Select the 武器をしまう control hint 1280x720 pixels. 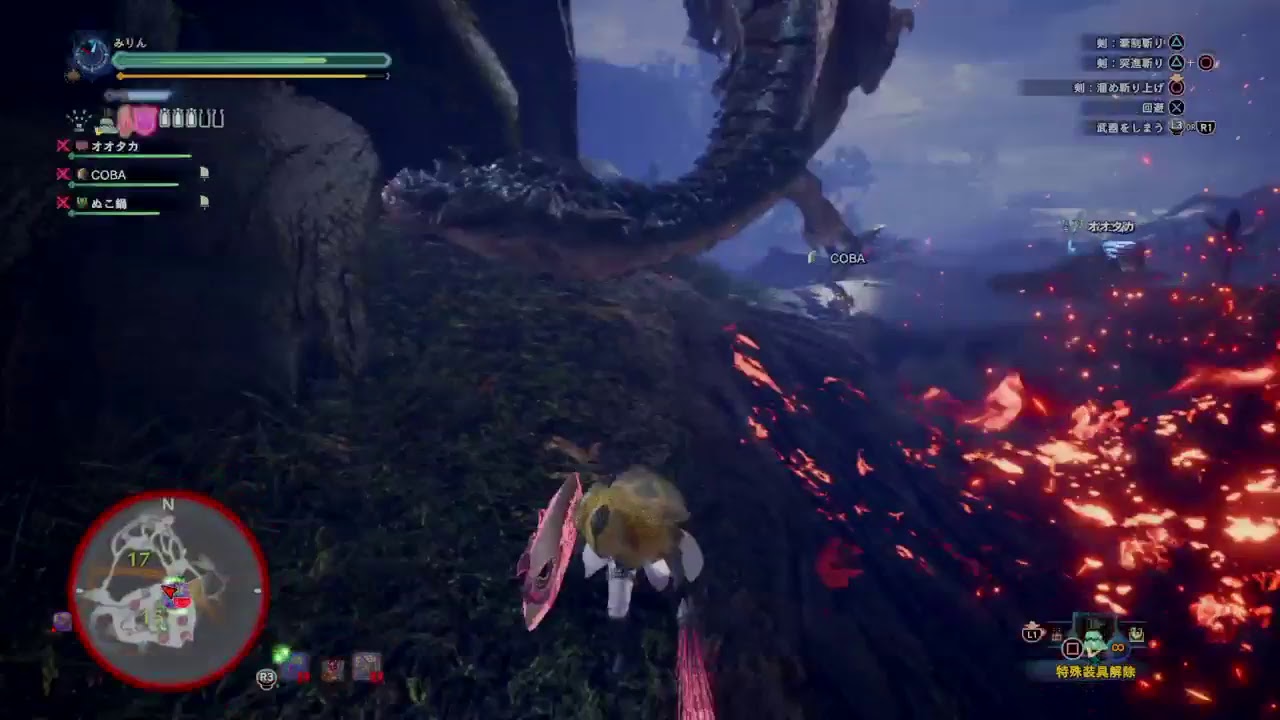click(1133, 128)
